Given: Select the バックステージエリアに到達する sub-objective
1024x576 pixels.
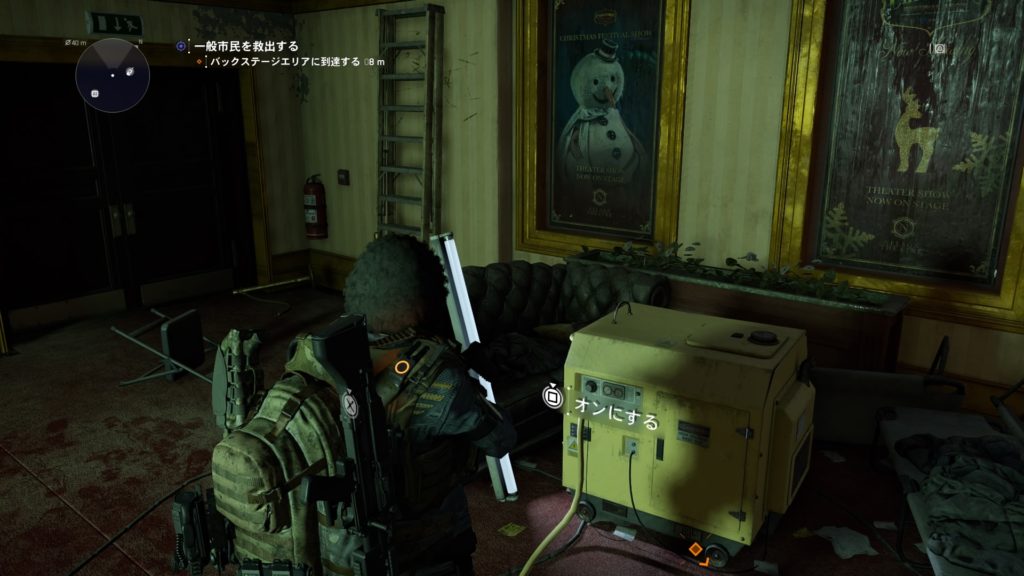Looking at the screenshot, I should [284, 62].
